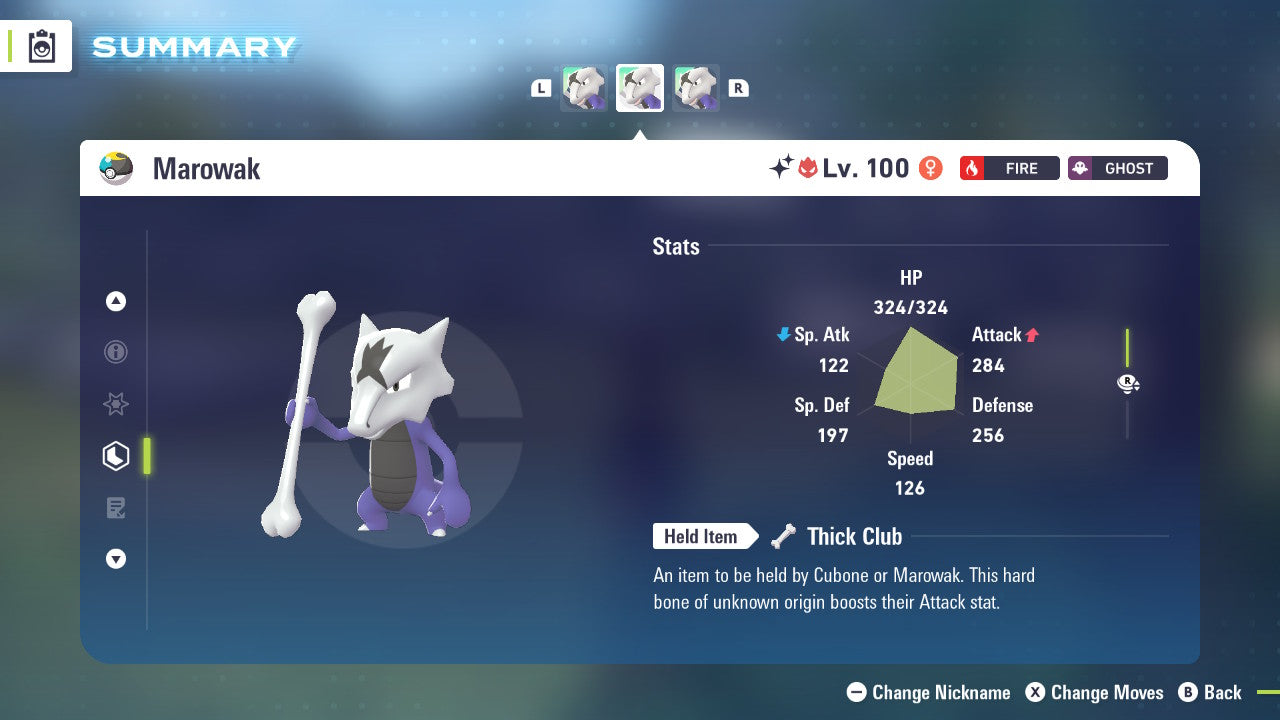Click the flame icon on the FIRE type badge
Screen dimensions: 1280x720
[x=972, y=168]
